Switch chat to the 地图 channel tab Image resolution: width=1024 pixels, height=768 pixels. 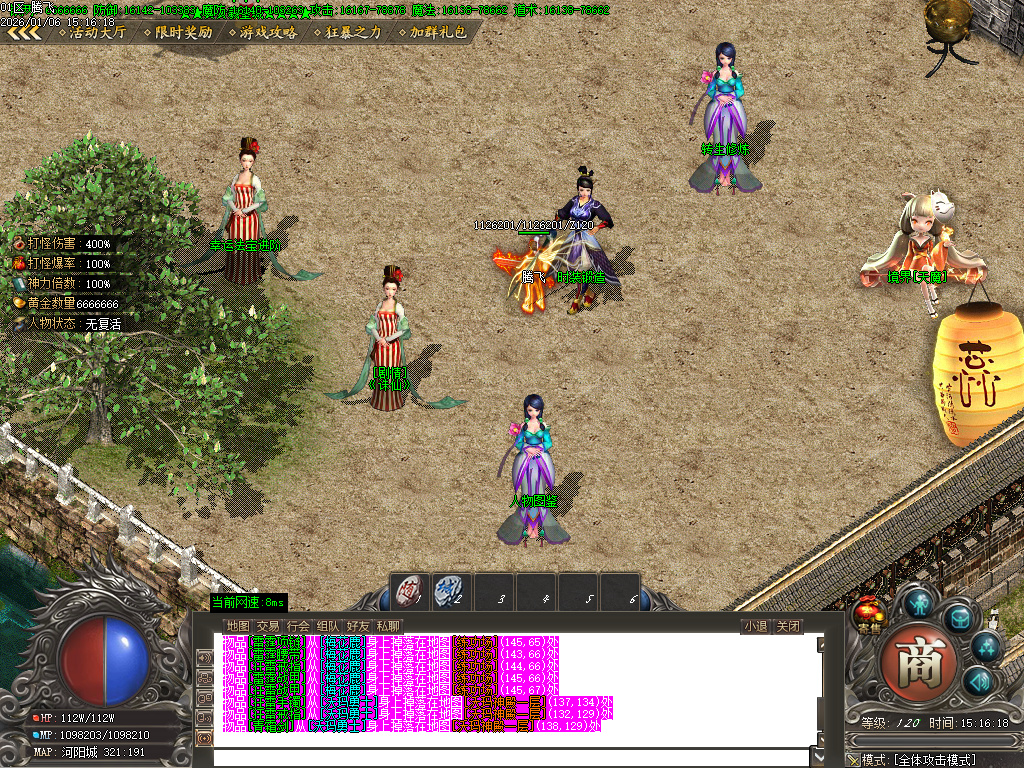tap(238, 626)
